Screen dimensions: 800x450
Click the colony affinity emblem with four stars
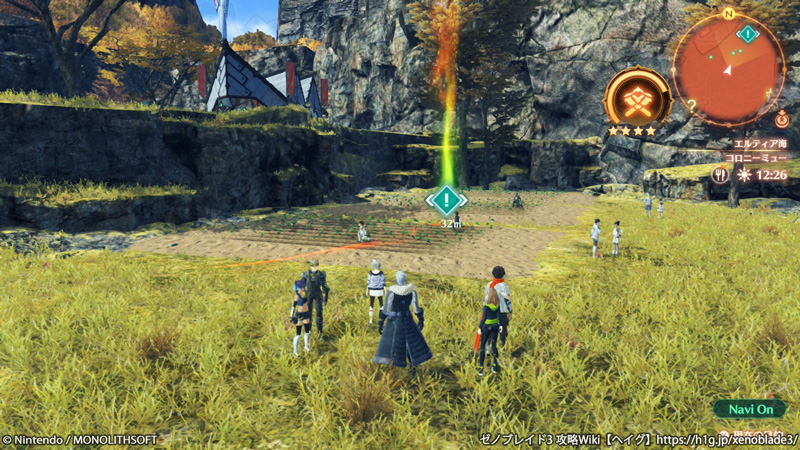[x=637, y=99]
